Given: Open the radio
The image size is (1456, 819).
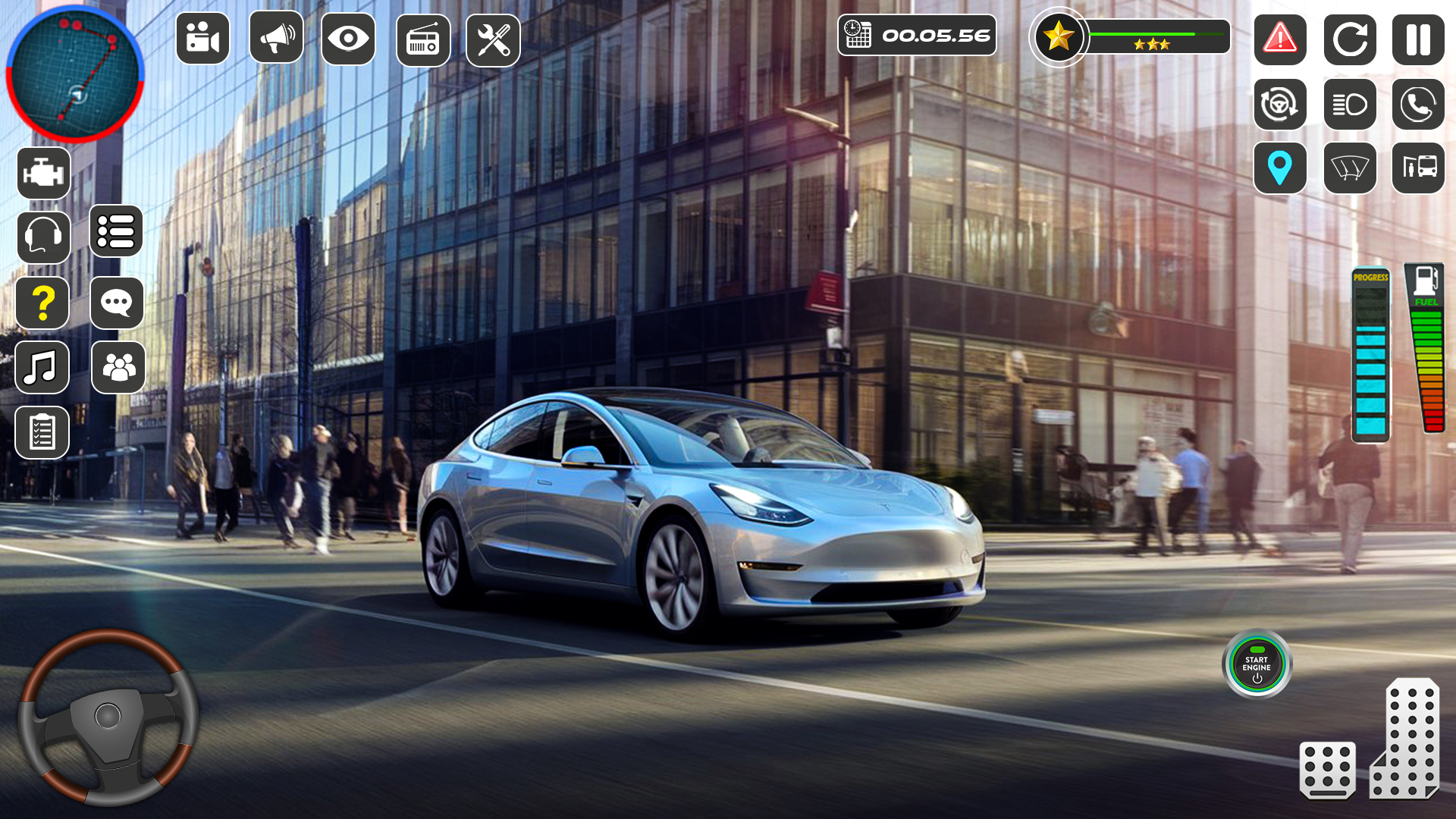Looking at the screenshot, I should coord(421,39).
